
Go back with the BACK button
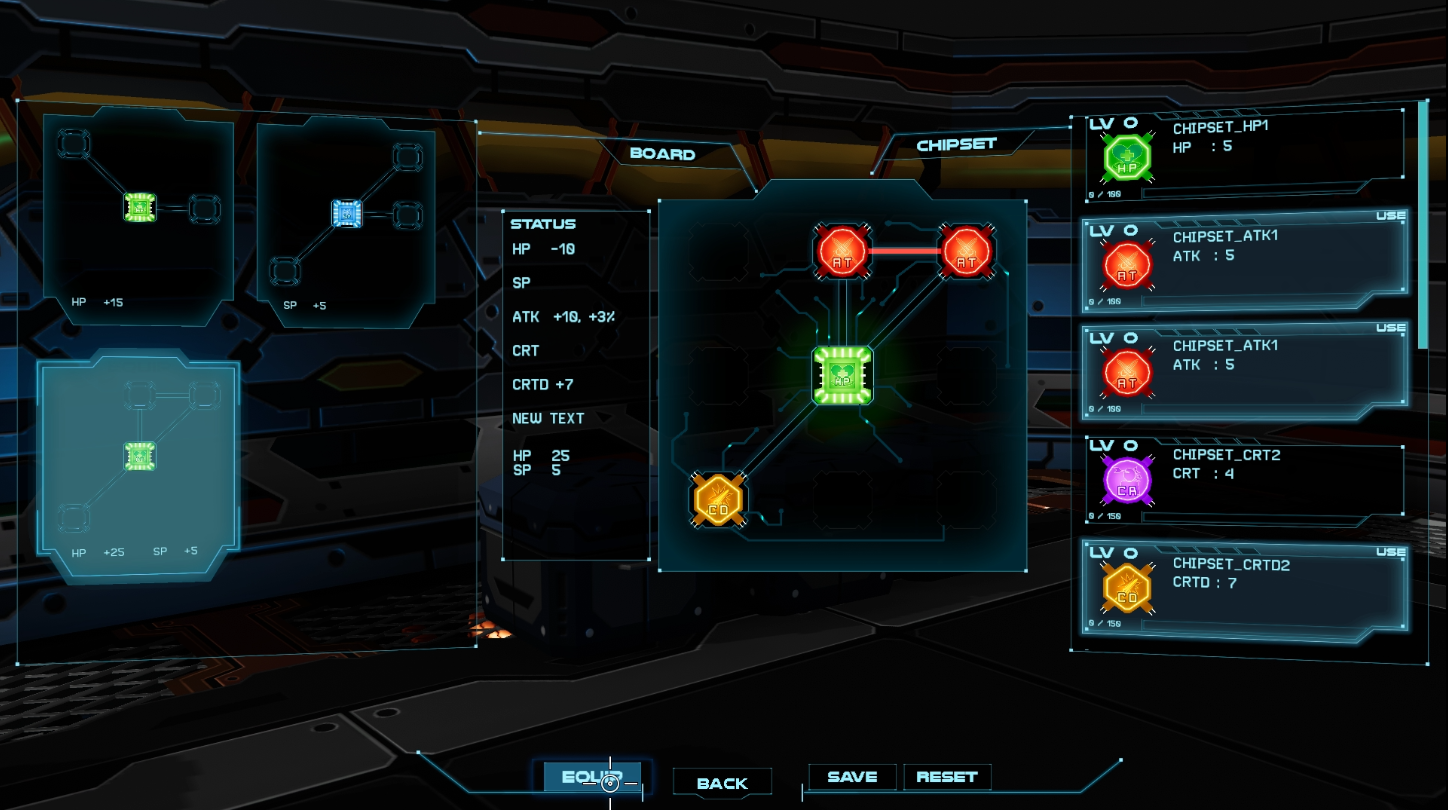point(722,783)
